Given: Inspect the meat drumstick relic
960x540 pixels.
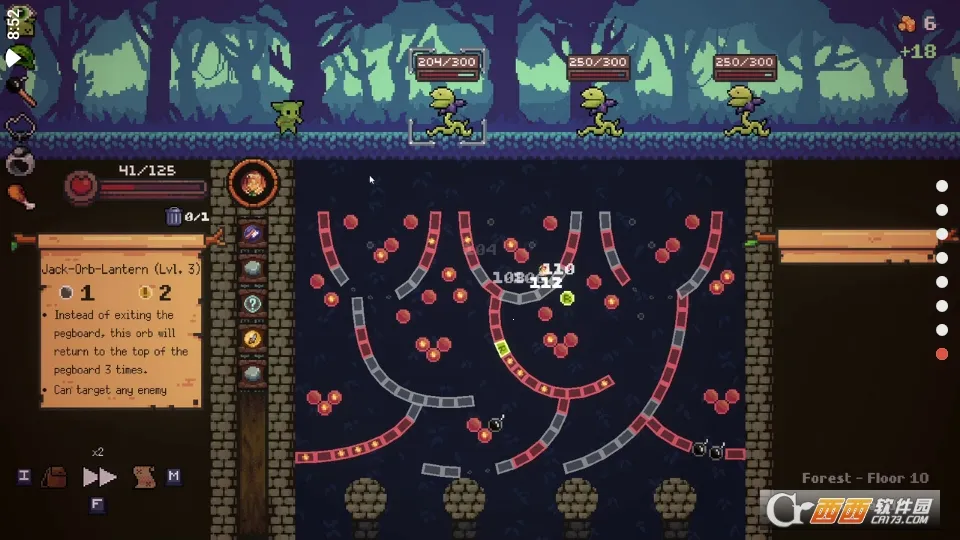Looking at the screenshot, I should (21, 196).
